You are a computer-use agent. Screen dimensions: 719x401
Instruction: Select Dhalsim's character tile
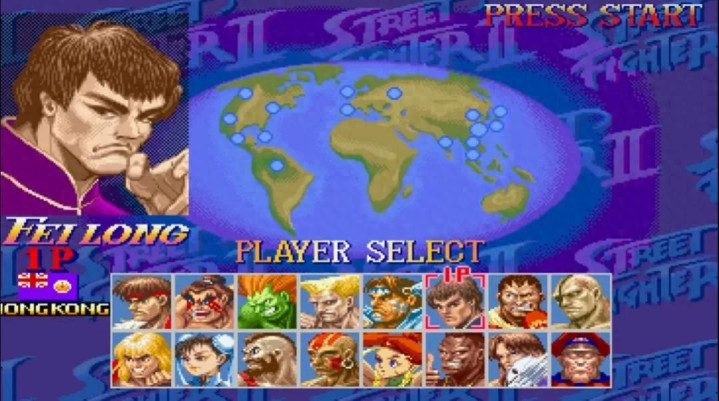click(x=330, y=359)
